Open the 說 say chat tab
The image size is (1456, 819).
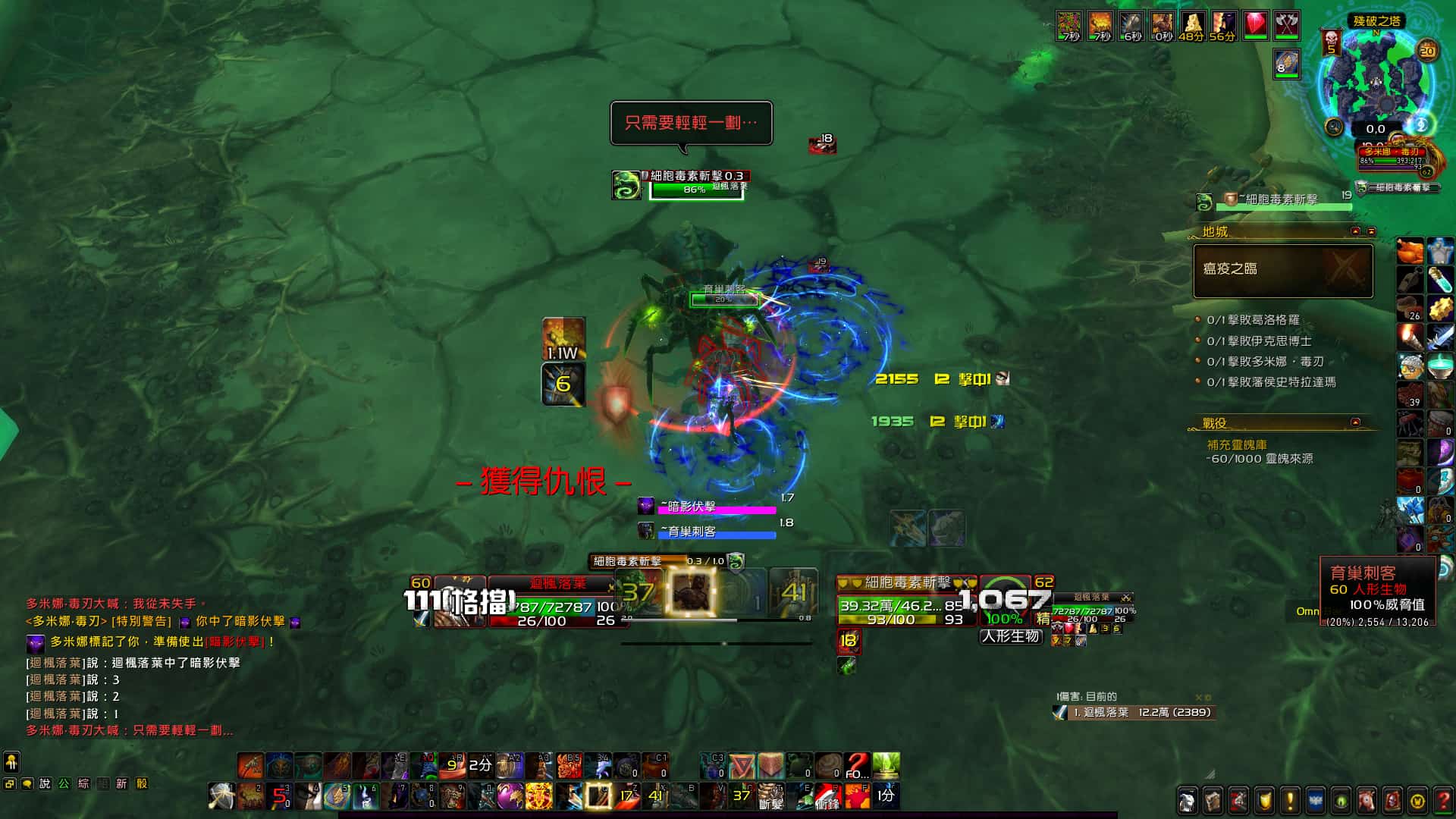tap(45, 784)
